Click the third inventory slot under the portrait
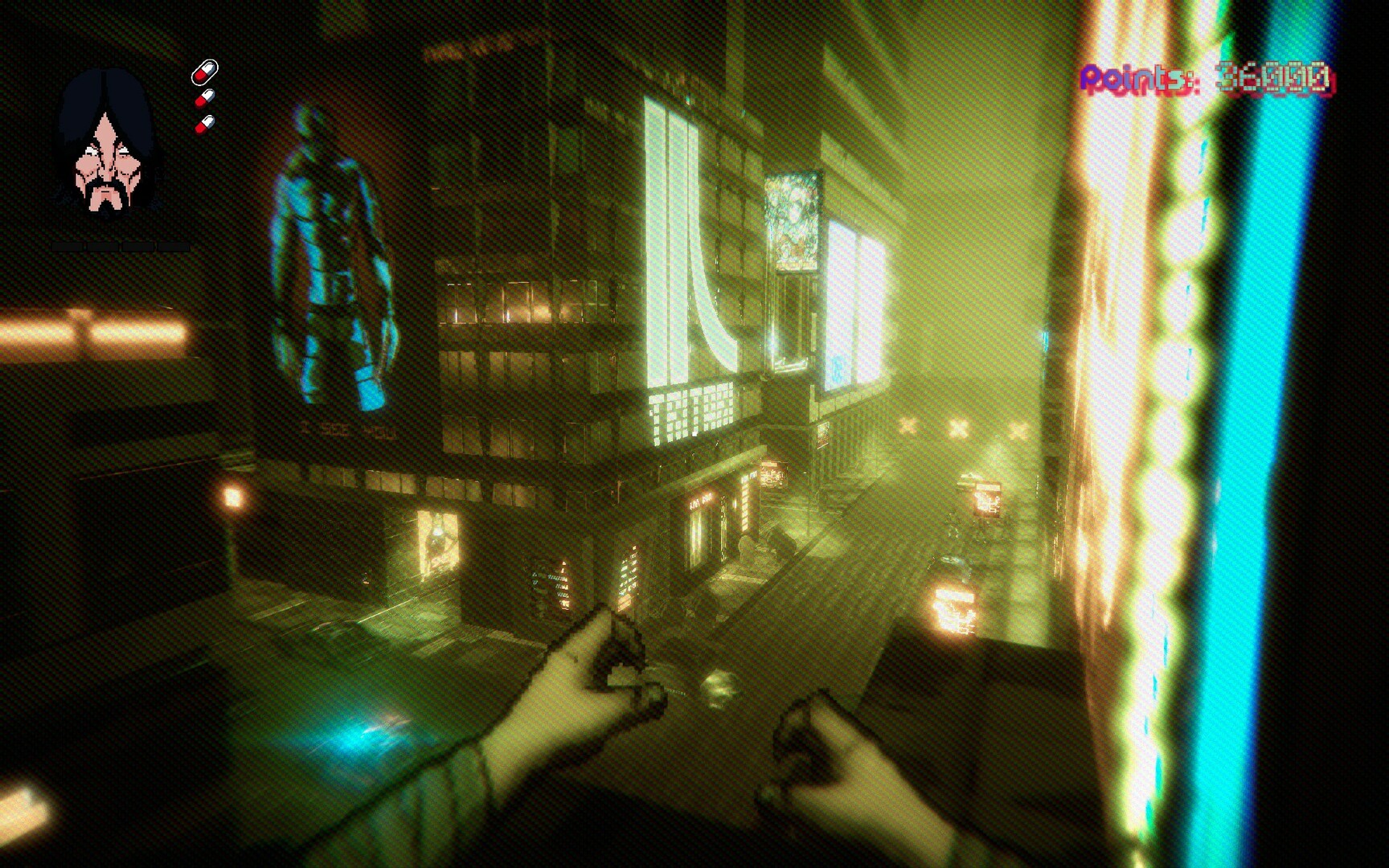Image resolution: width=1389 pixels, height=868 pixels. 137,247
